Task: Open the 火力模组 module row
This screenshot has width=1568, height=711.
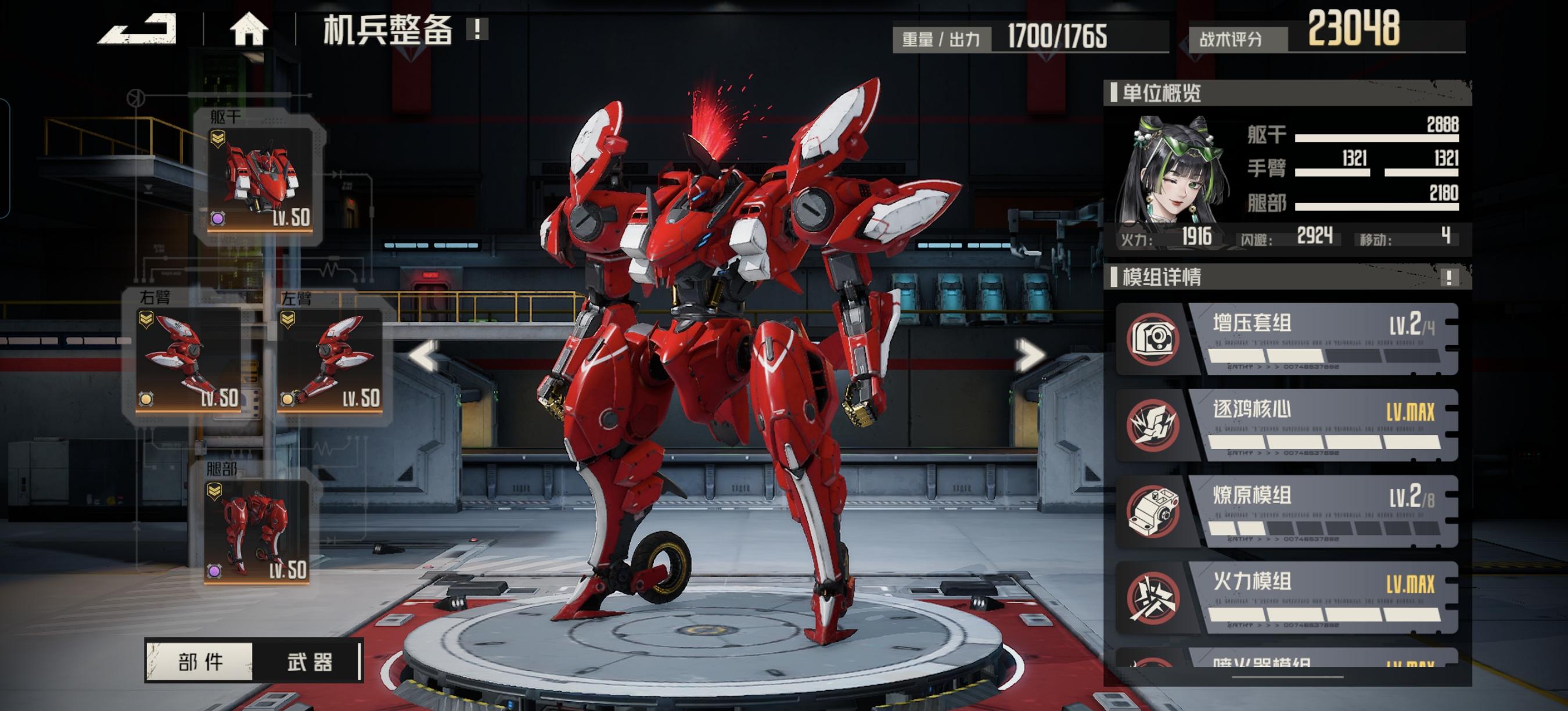Action: click(x=1287, y=597)
